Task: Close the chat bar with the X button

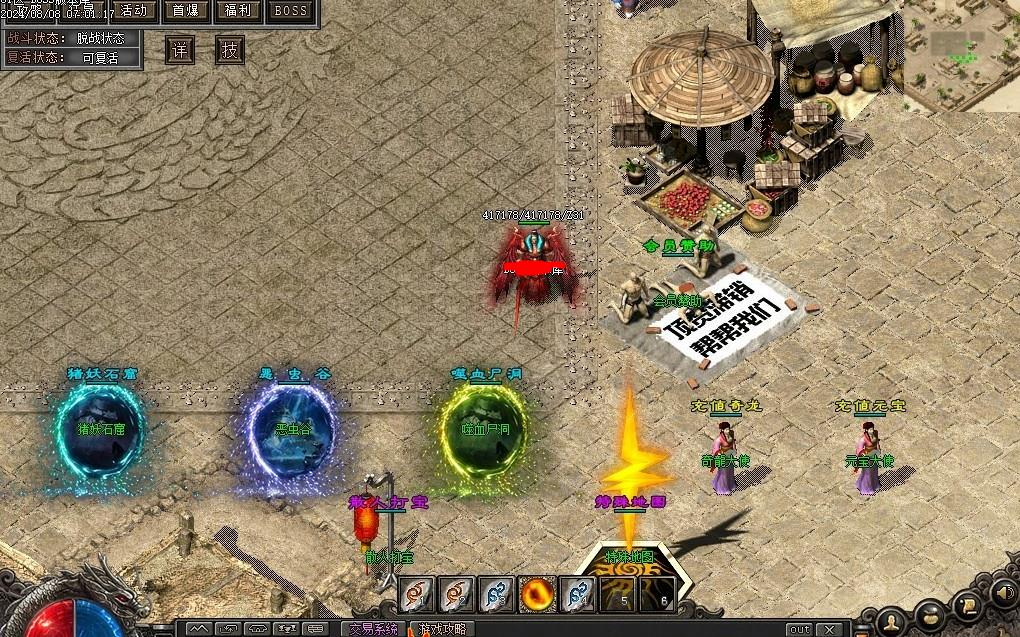Action: point(828,630)
